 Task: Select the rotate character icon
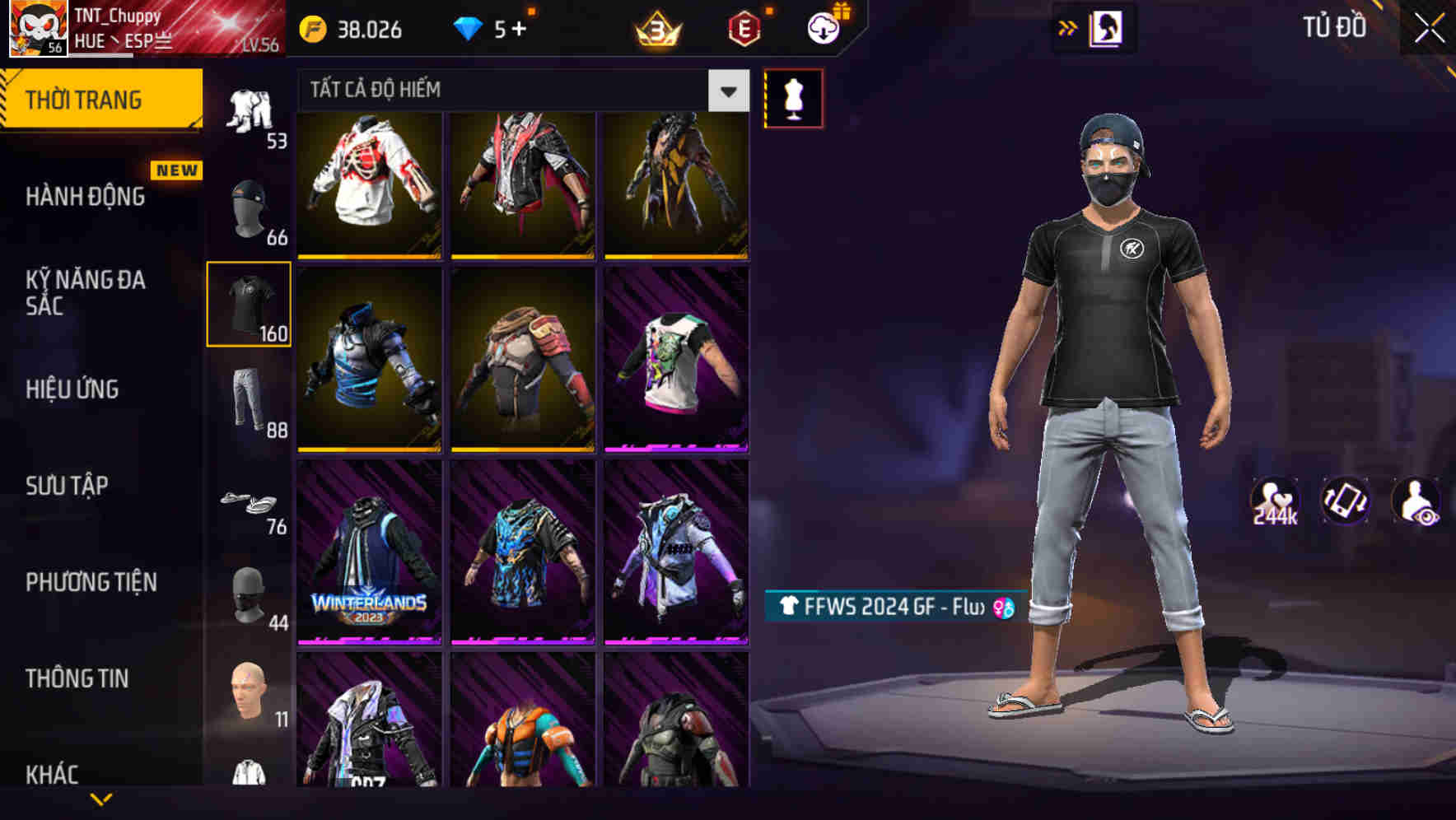pos(1346,504)
